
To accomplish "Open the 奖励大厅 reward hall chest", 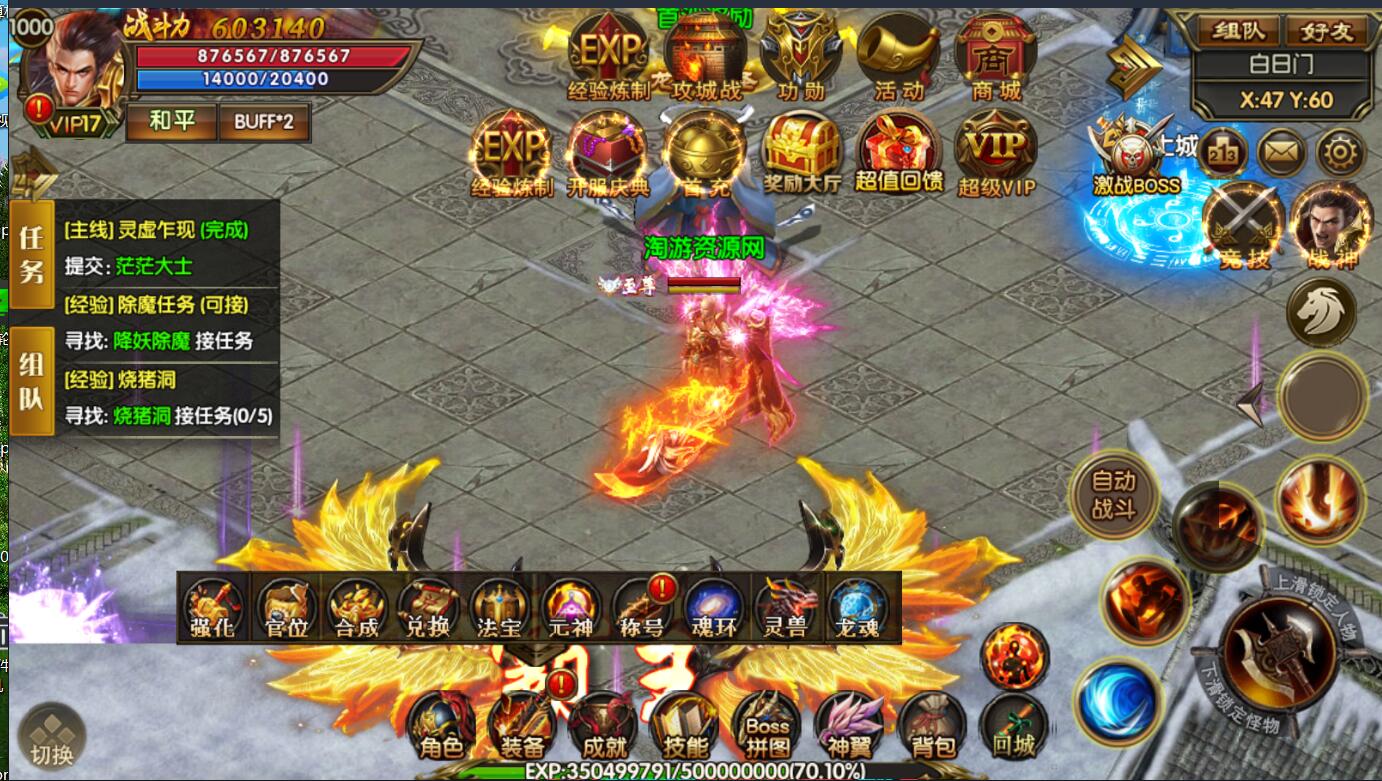I will click(802, 152).
